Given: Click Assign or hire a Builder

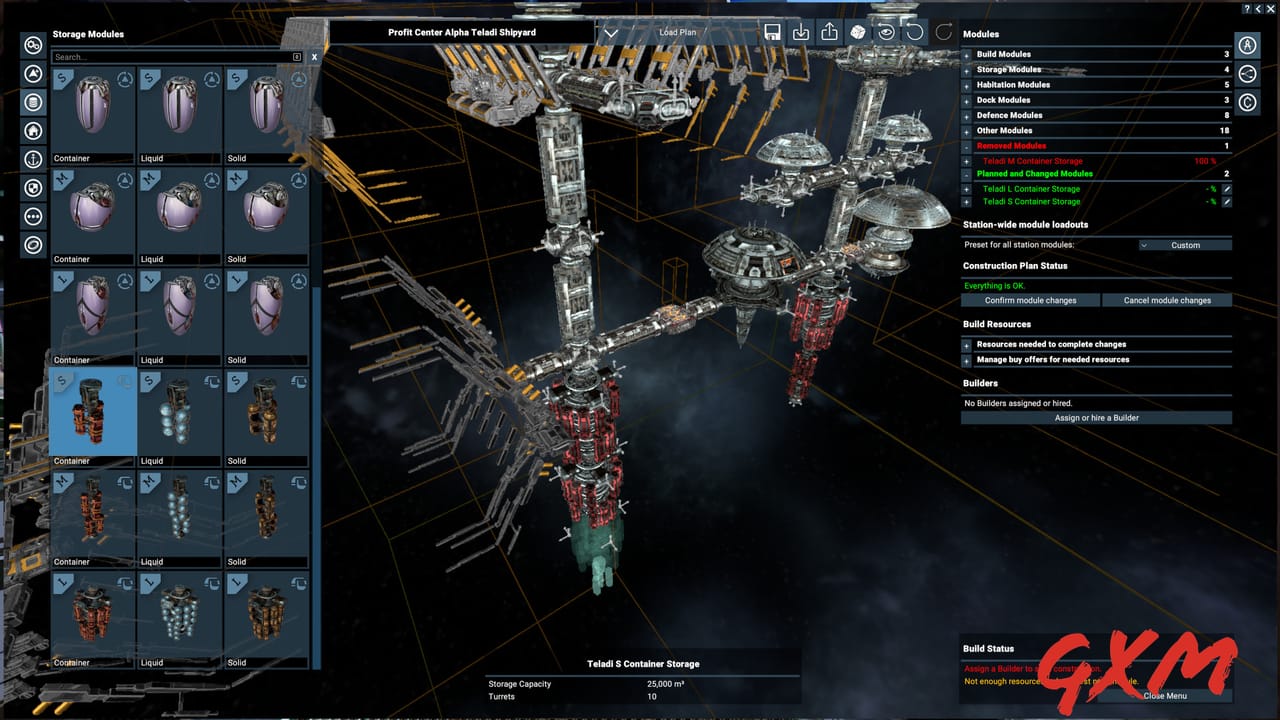Looking at the screenshot, I should [1096, 417].
